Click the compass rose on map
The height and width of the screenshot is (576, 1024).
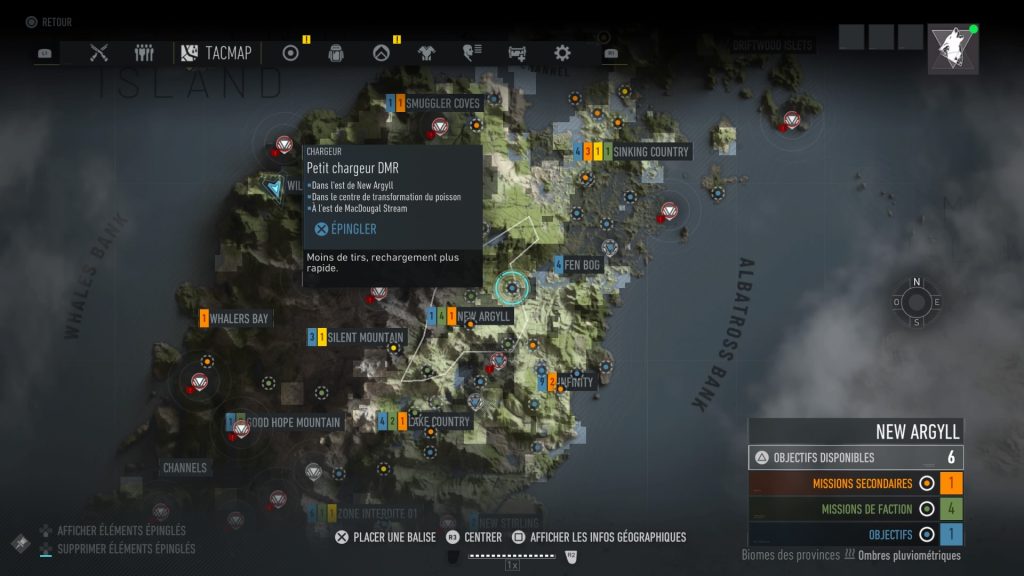point(916,303)
